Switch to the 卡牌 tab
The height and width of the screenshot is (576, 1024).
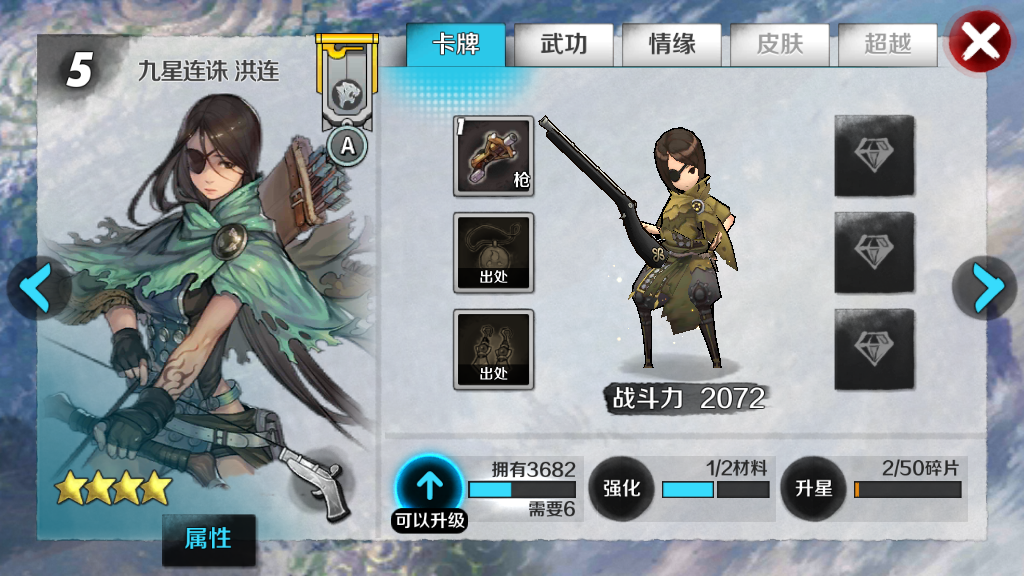(x=456, y=45)
